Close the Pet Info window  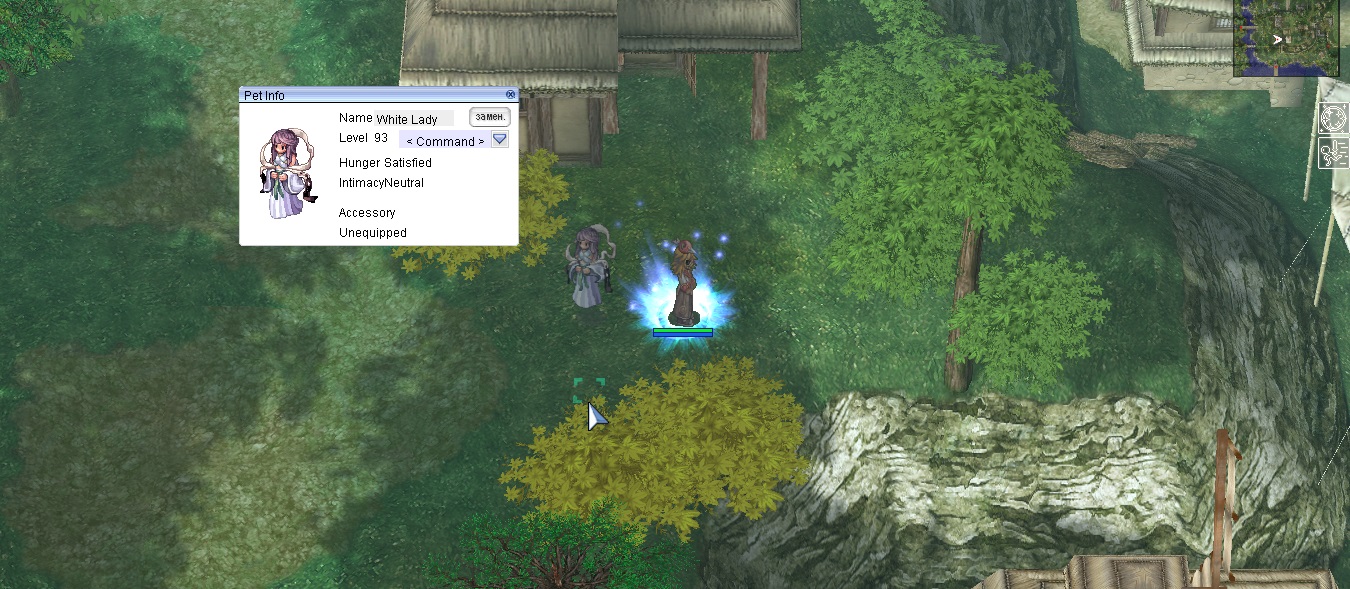point(510,95)
